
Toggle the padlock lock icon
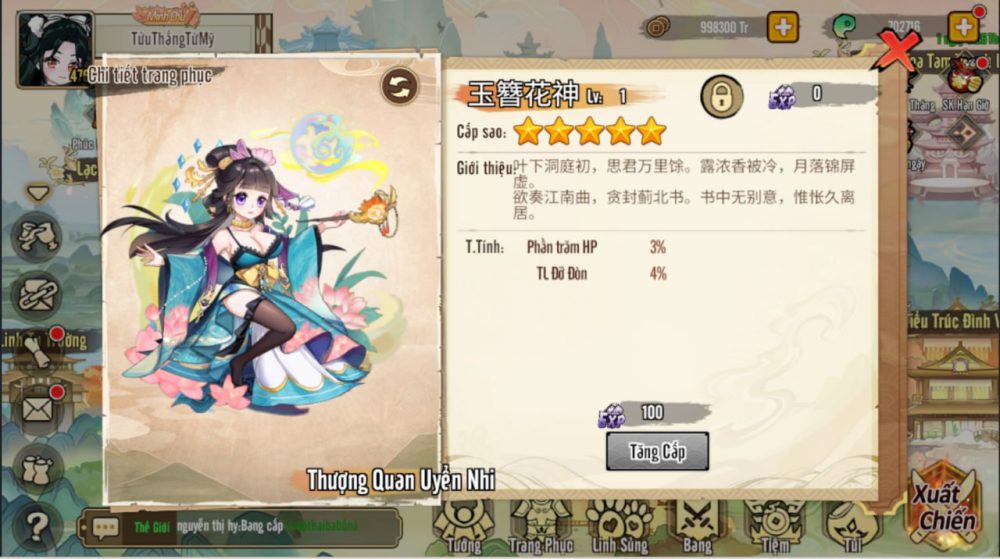click(x=720, y=95)
